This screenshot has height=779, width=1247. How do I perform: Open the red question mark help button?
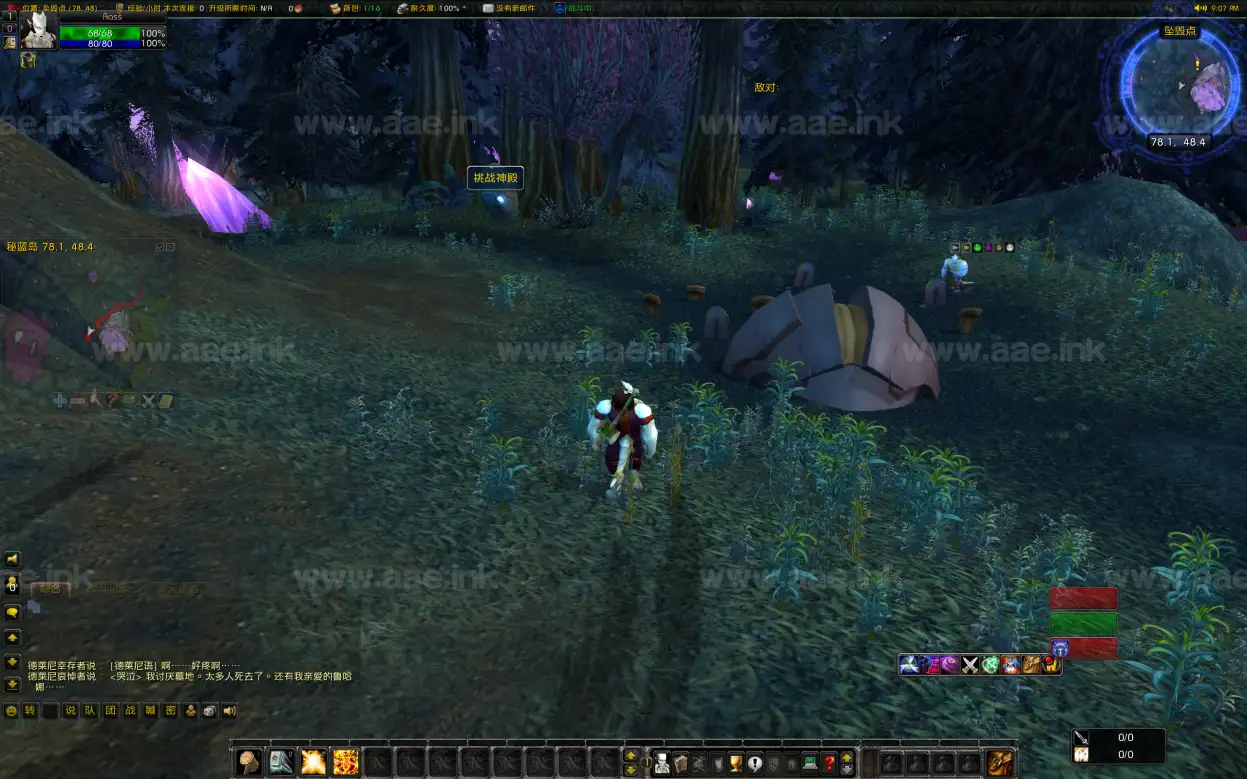[x=829, y=763]
